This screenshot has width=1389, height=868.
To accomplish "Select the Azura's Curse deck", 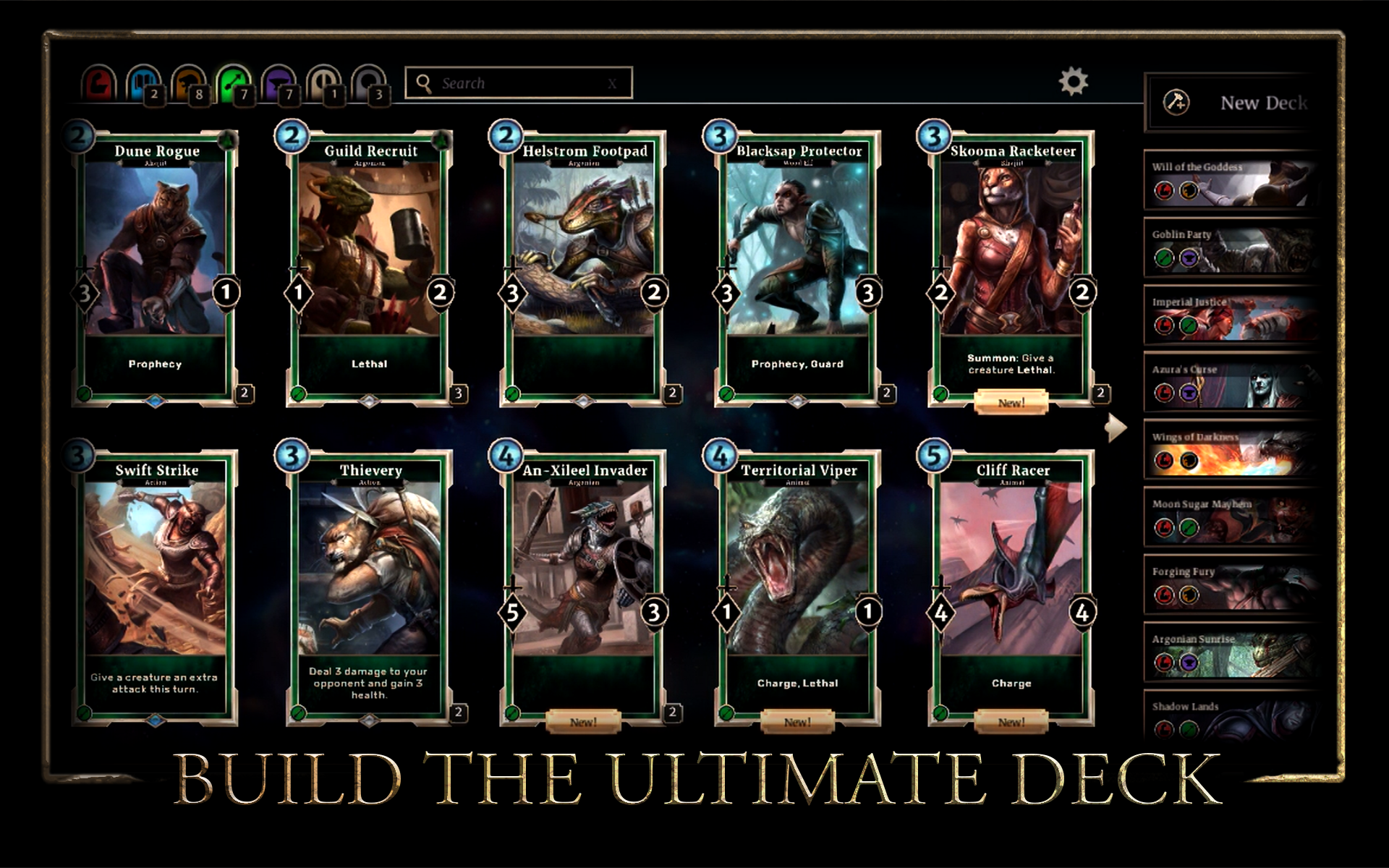I will 1230,381.
